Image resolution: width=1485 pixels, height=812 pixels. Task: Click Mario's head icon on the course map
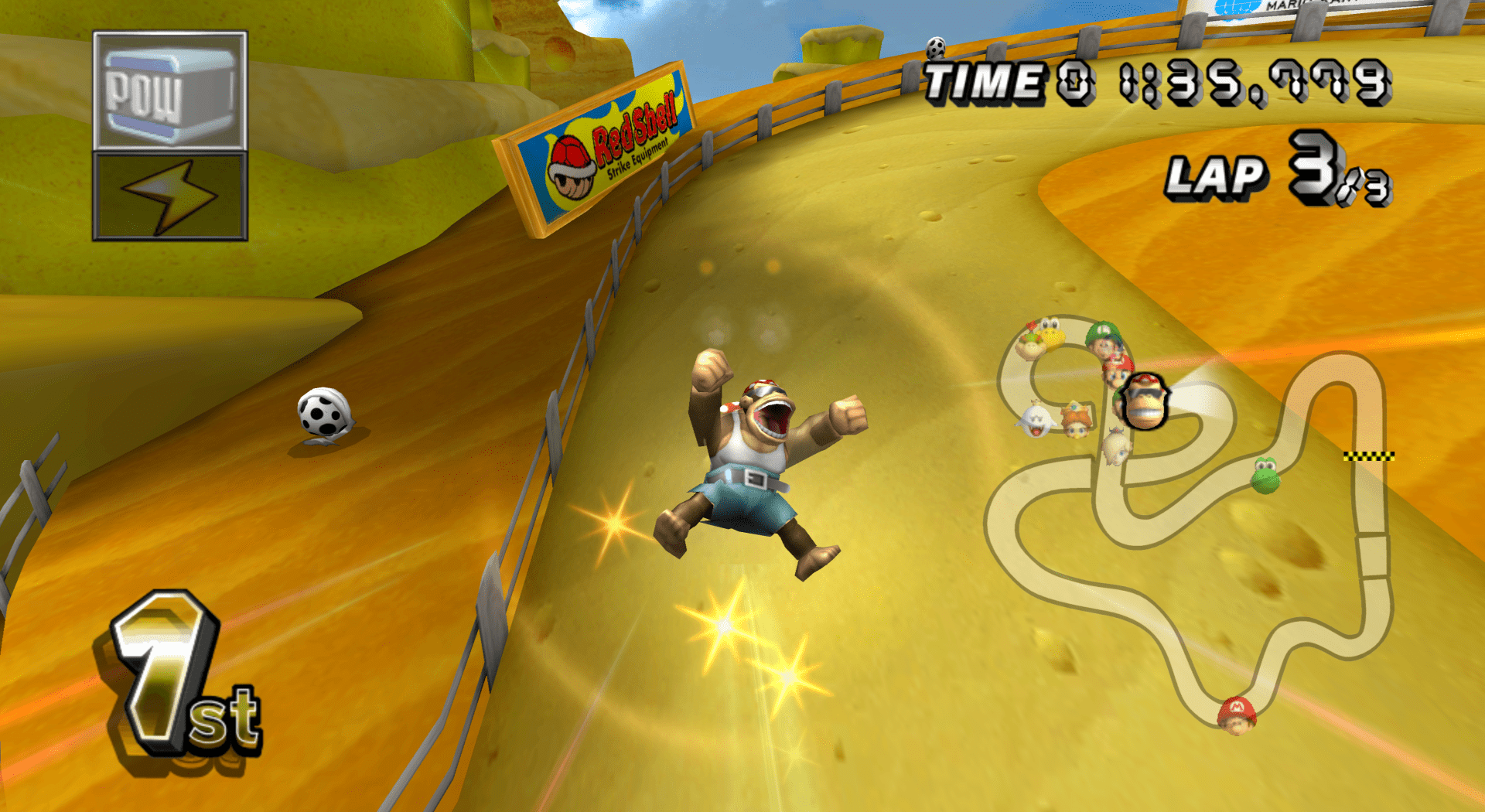(1236, 715)
